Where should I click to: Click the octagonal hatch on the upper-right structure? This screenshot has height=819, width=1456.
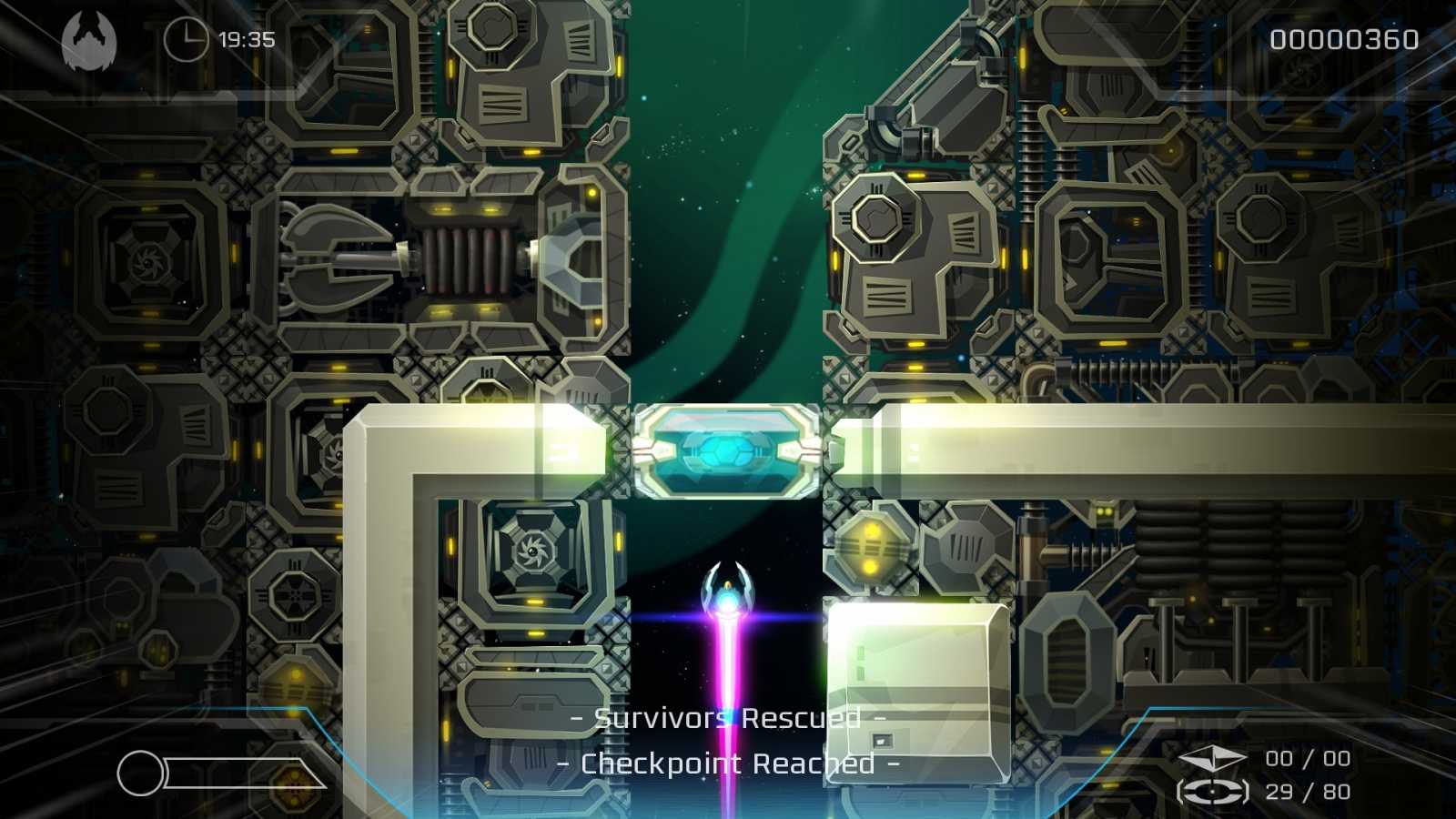point(876,218)
